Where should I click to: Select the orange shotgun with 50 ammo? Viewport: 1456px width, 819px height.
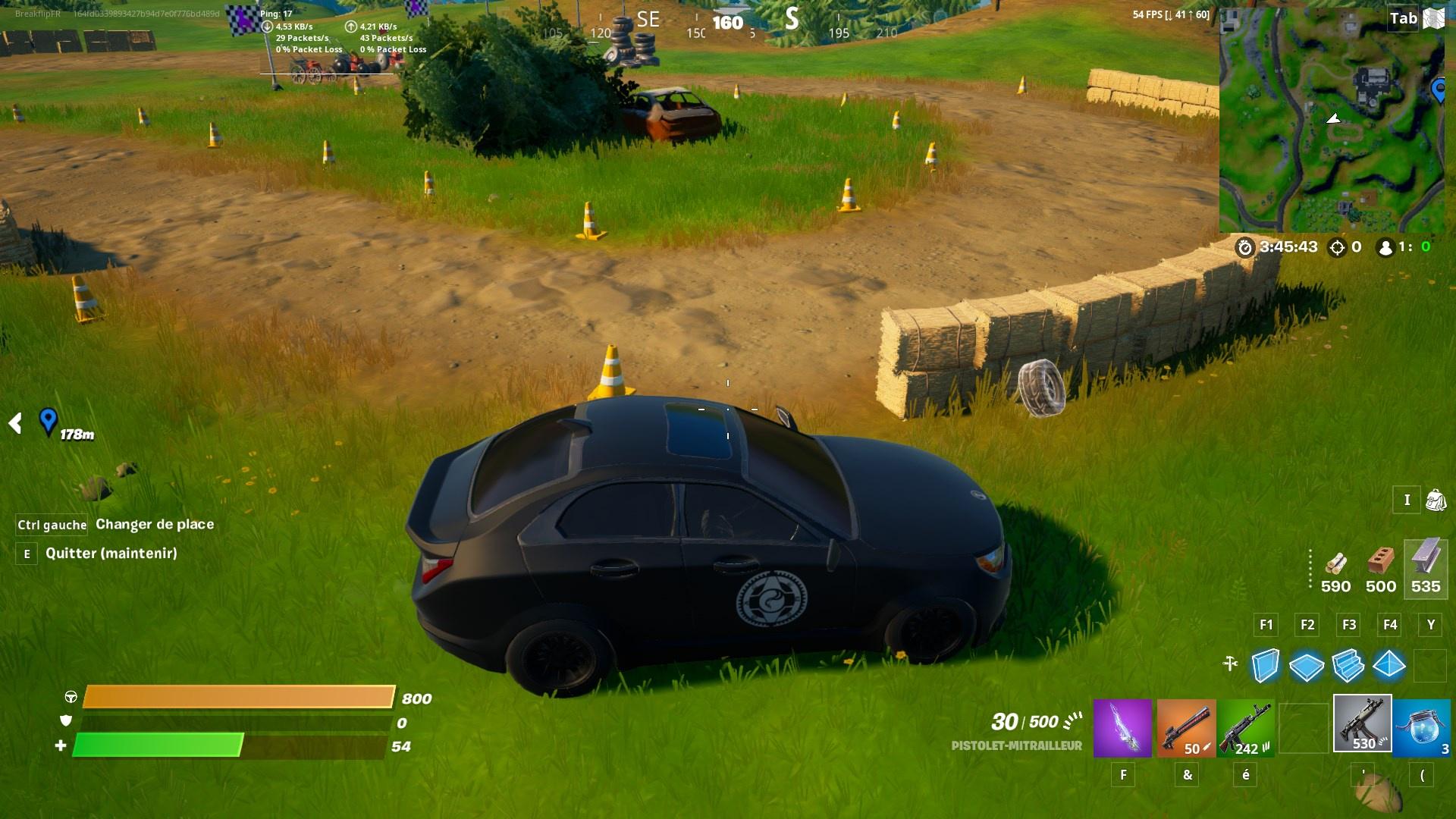tap(1186, 726)
